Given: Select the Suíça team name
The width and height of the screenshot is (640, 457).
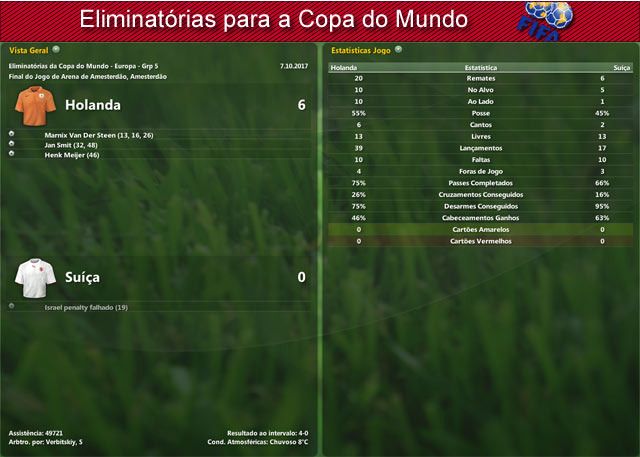Looking at the screenshot, I should pyautogui.click(x=83, y=277).
